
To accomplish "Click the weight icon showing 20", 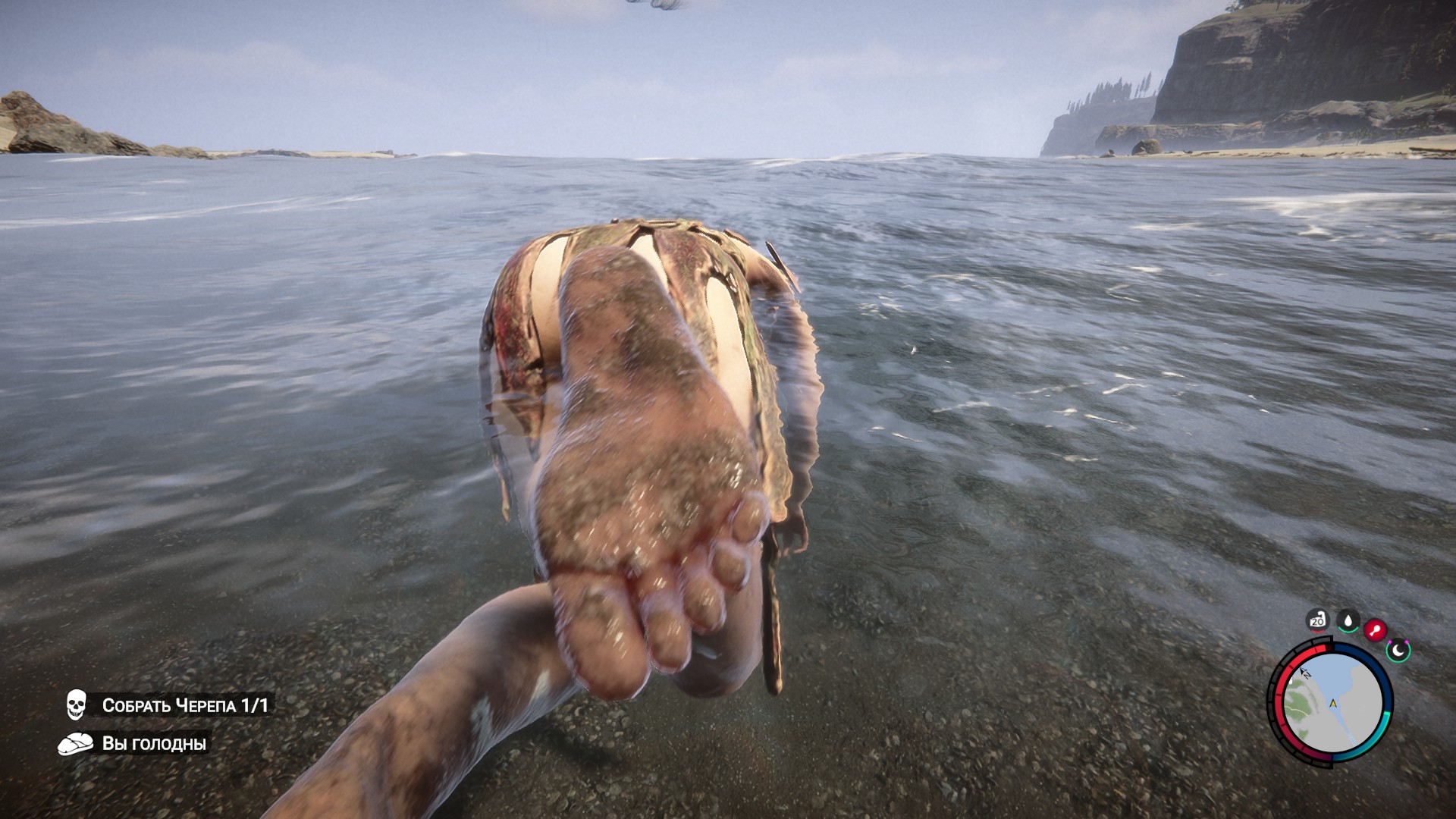I will [x=1317, y=621].
